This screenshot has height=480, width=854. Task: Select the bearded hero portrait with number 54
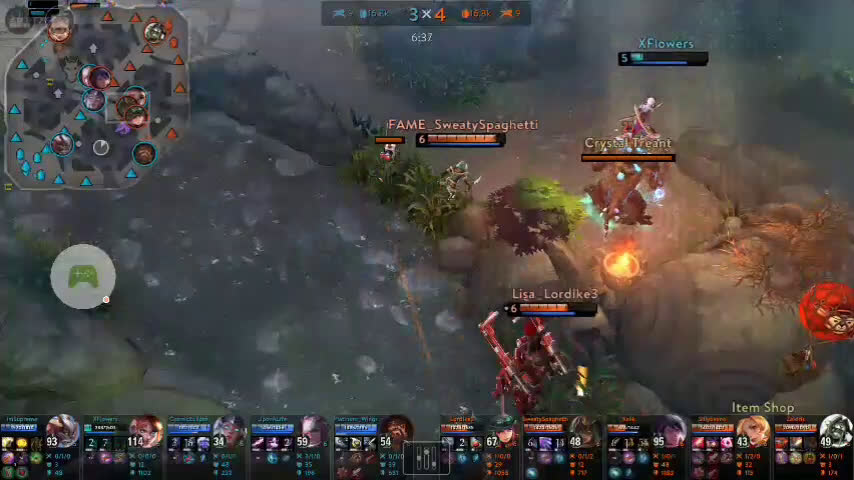point(398,433)
